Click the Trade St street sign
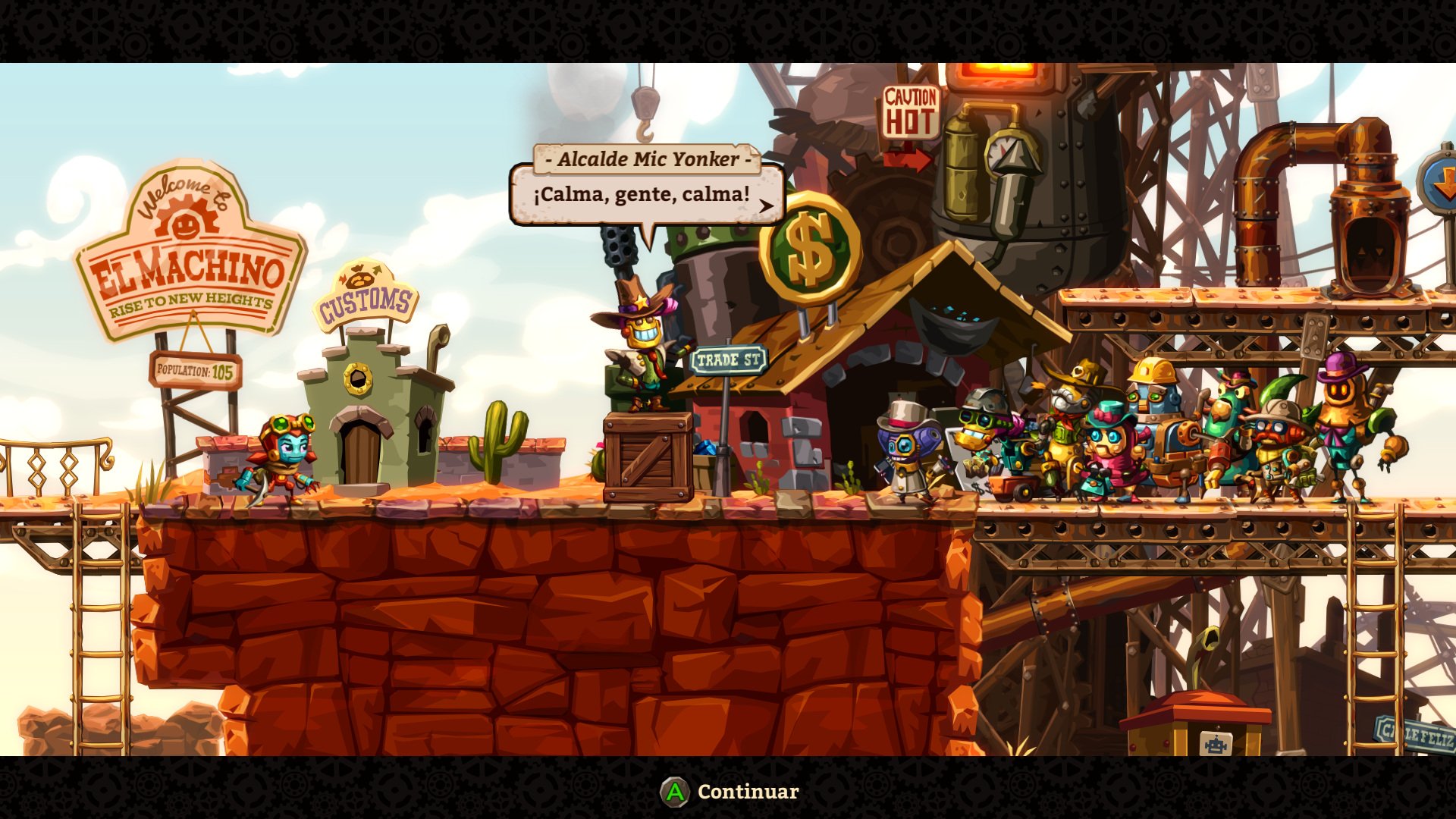Viewport: 1456px width, 819px height. pyautogui.click(x=729, y=361)
